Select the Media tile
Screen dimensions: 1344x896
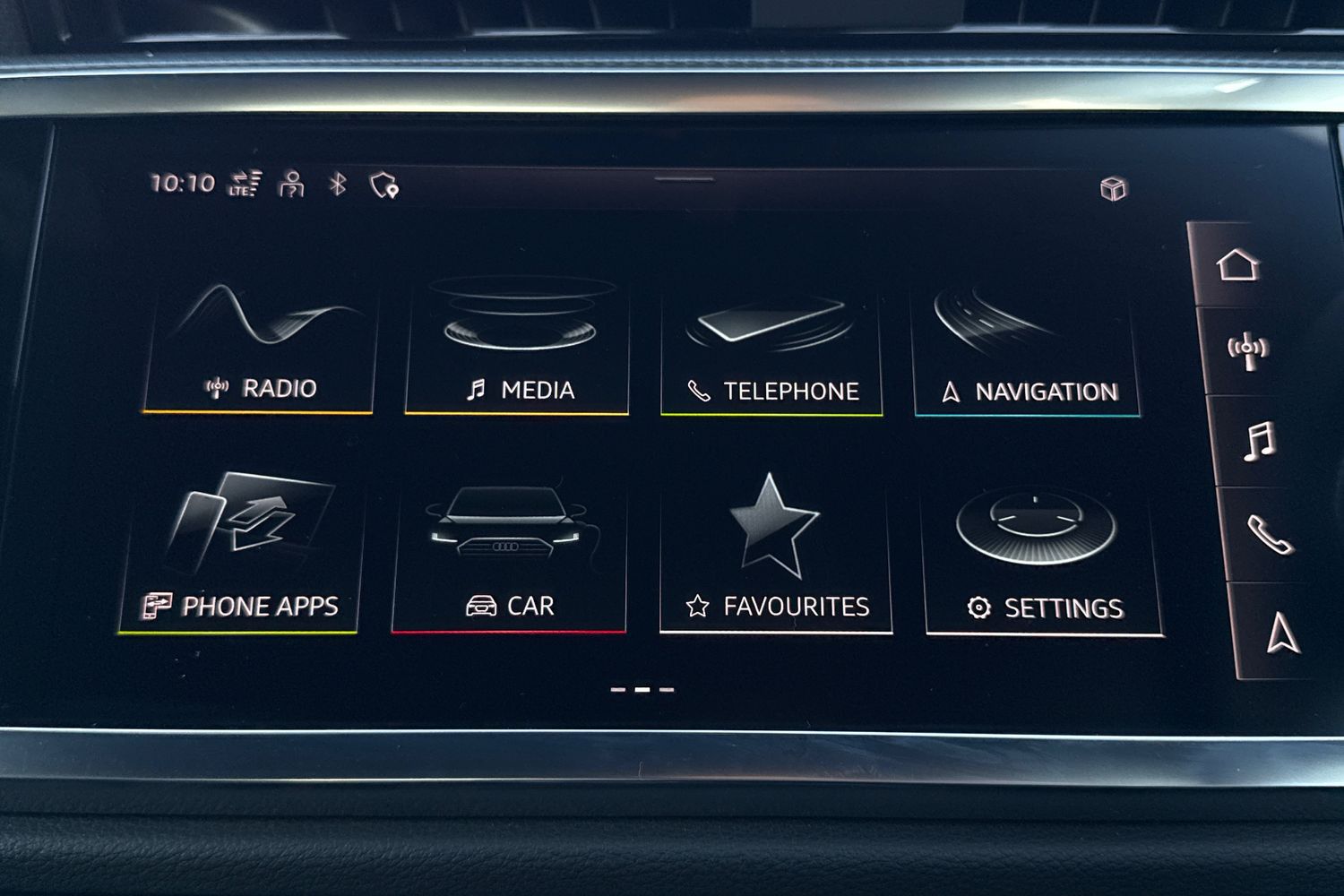point(518,349)
